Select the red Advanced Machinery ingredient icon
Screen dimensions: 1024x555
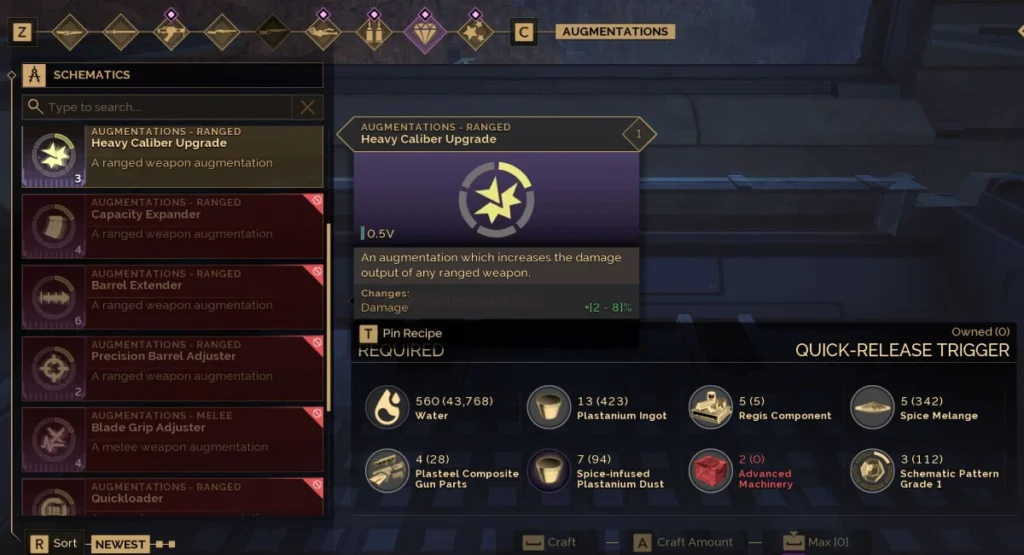pyautogui.click(x=711, y=471)
